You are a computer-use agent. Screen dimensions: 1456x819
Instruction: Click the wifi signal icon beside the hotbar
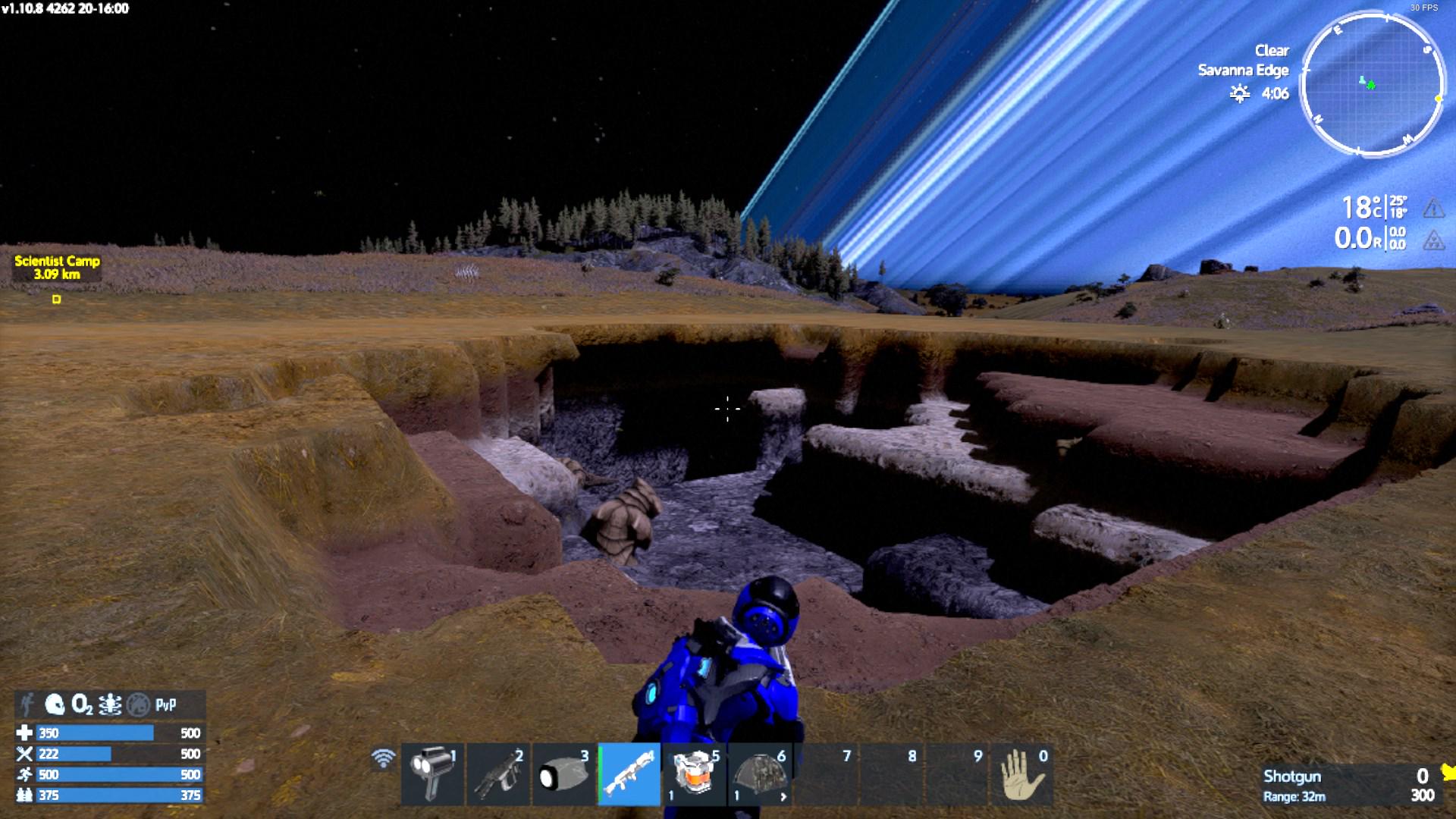[x=383, y=757]
